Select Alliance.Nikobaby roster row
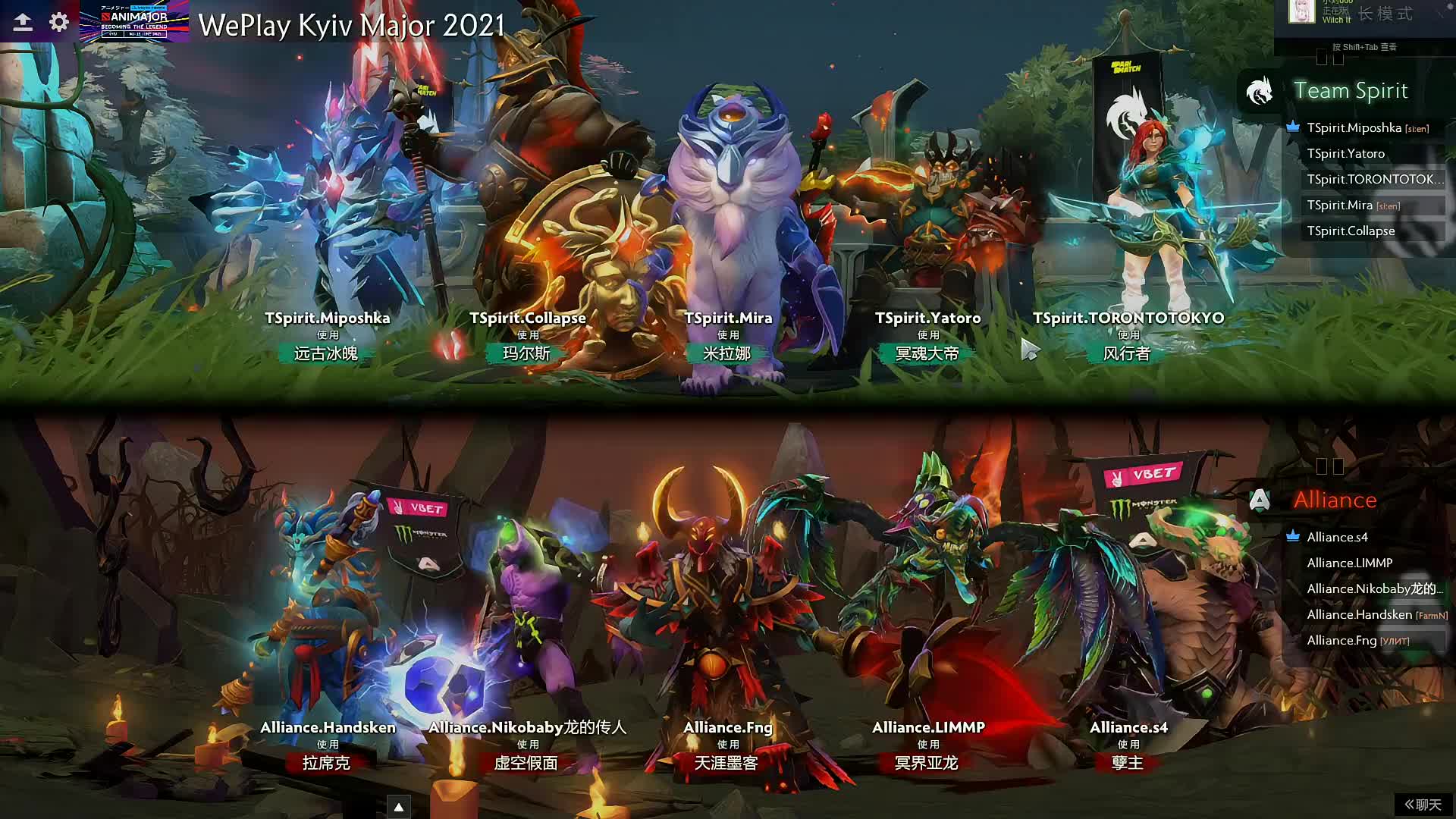The height and width of the screenshot is (819, 1456). 1374,589
